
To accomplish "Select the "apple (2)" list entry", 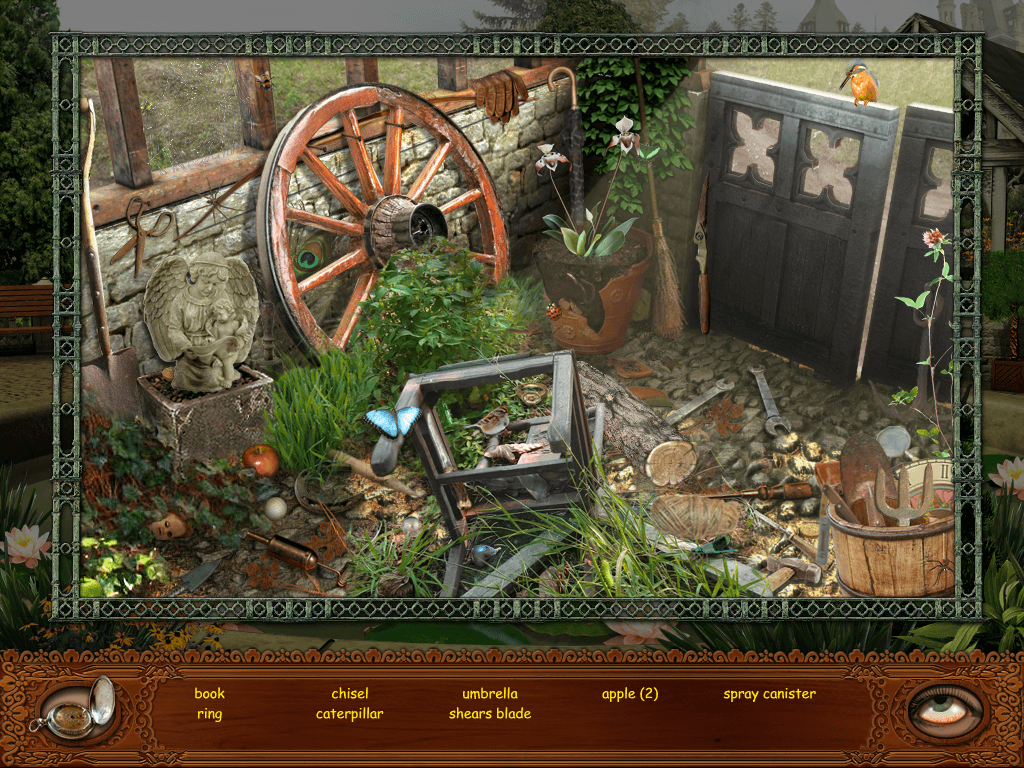I will (630, 693).
